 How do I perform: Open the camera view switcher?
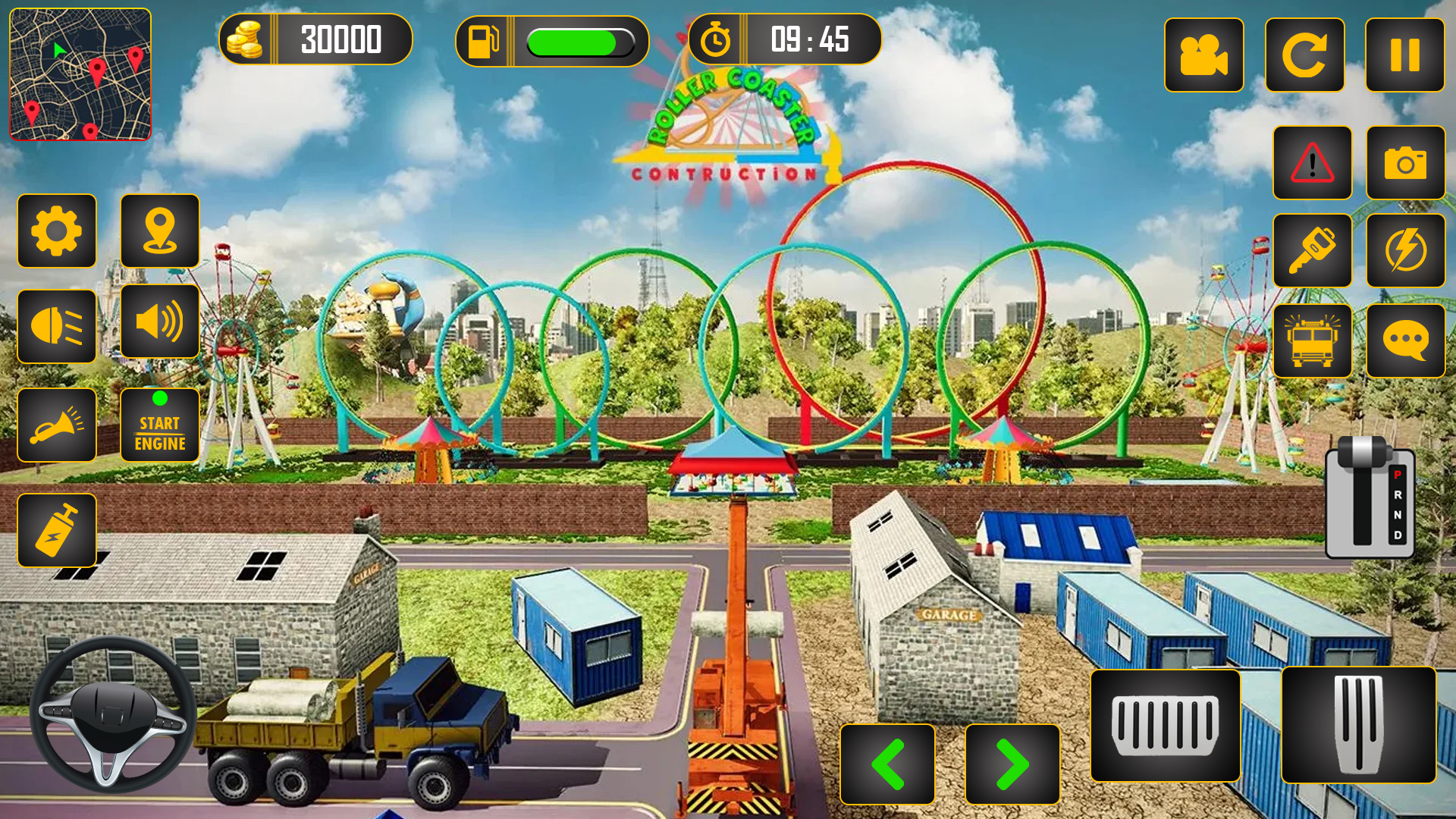coord(1204,55)
